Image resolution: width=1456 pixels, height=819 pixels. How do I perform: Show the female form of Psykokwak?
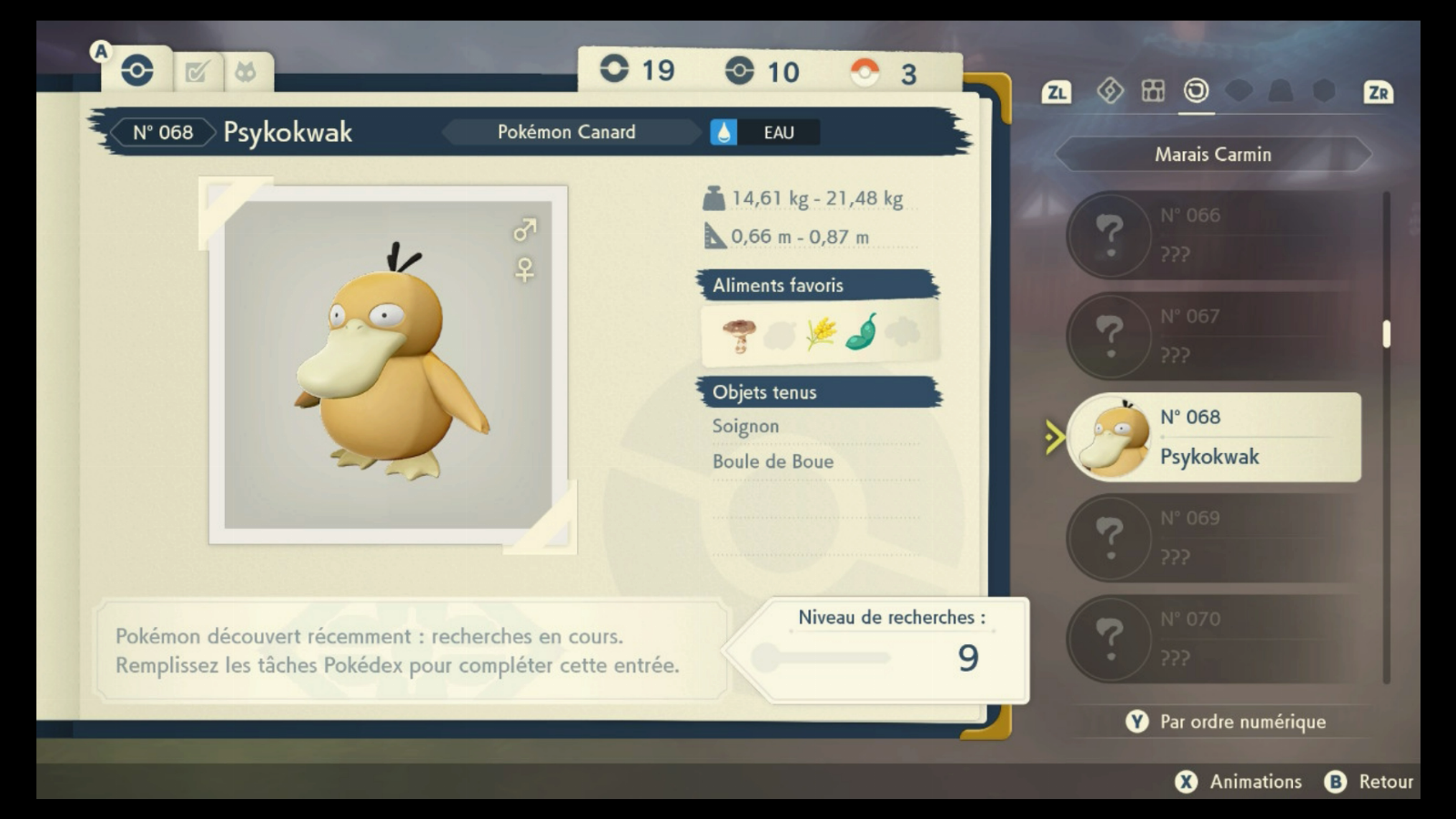(525, 270)
